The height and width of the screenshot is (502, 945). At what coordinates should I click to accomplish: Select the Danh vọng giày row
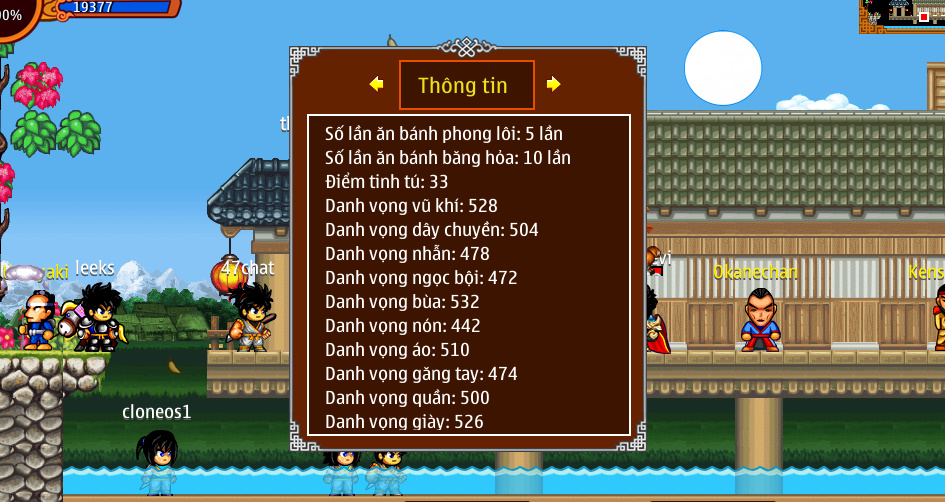tap(404, 422)
